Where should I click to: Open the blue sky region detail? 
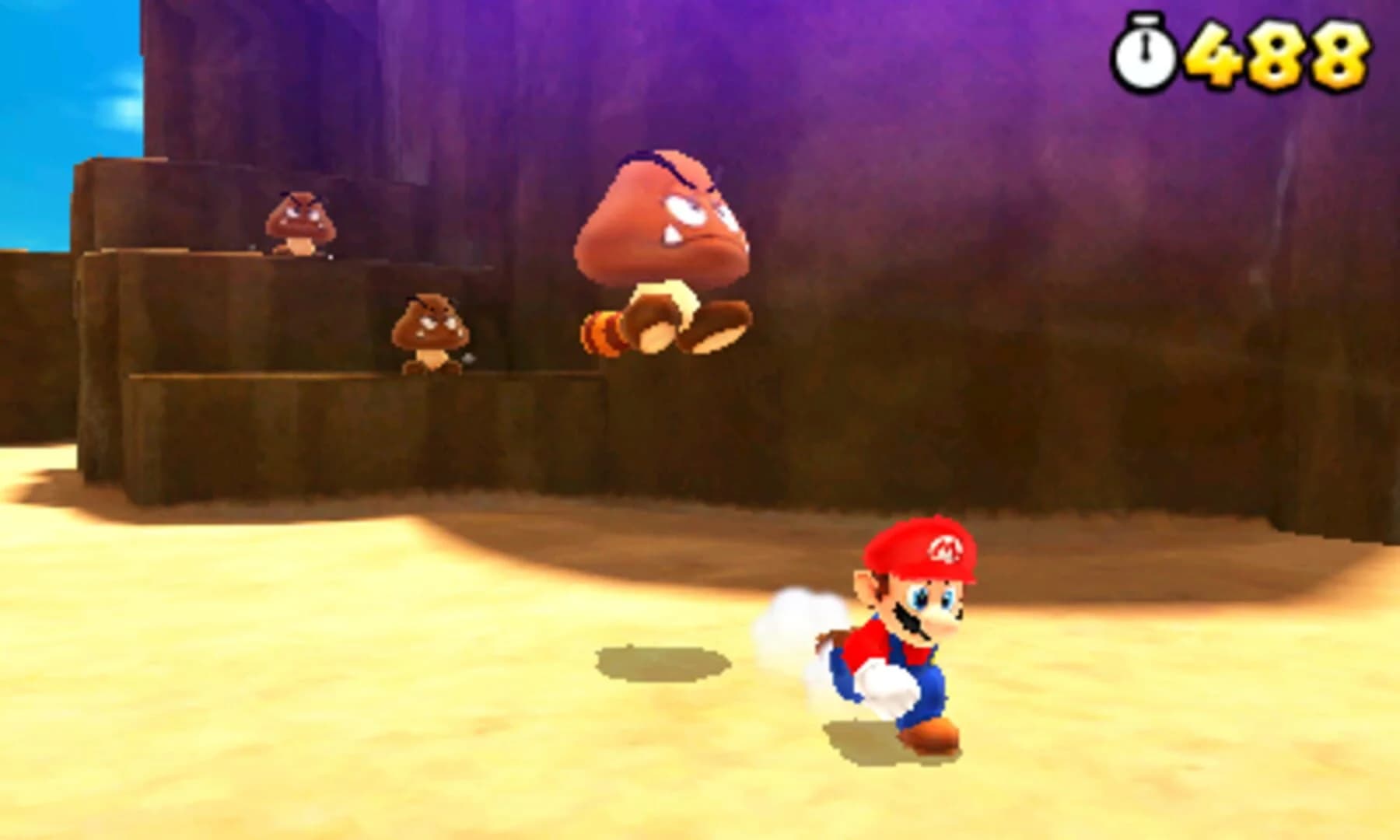(47, 117)
